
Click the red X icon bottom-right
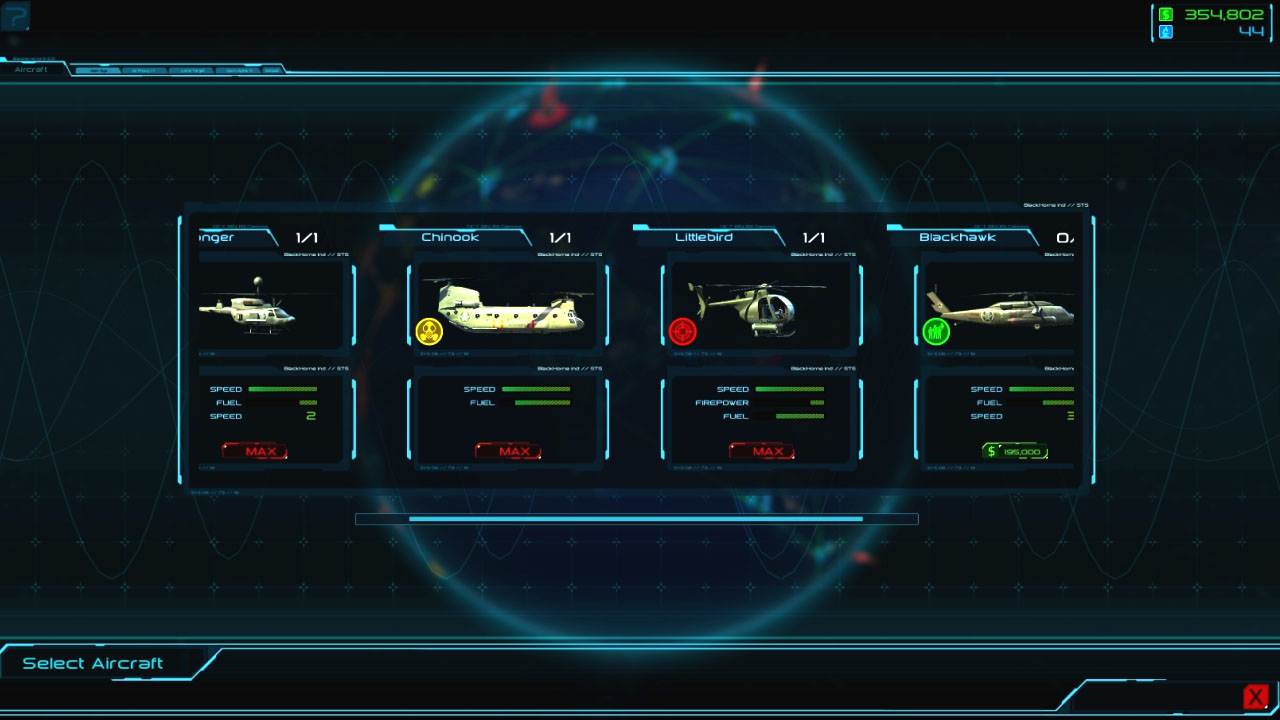click(1256, 695)
